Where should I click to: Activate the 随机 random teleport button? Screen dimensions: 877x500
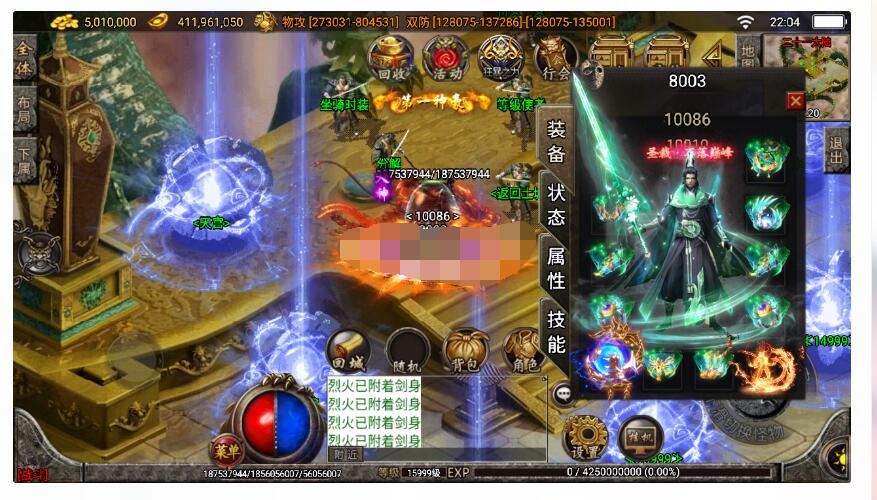tap(408, 351)
